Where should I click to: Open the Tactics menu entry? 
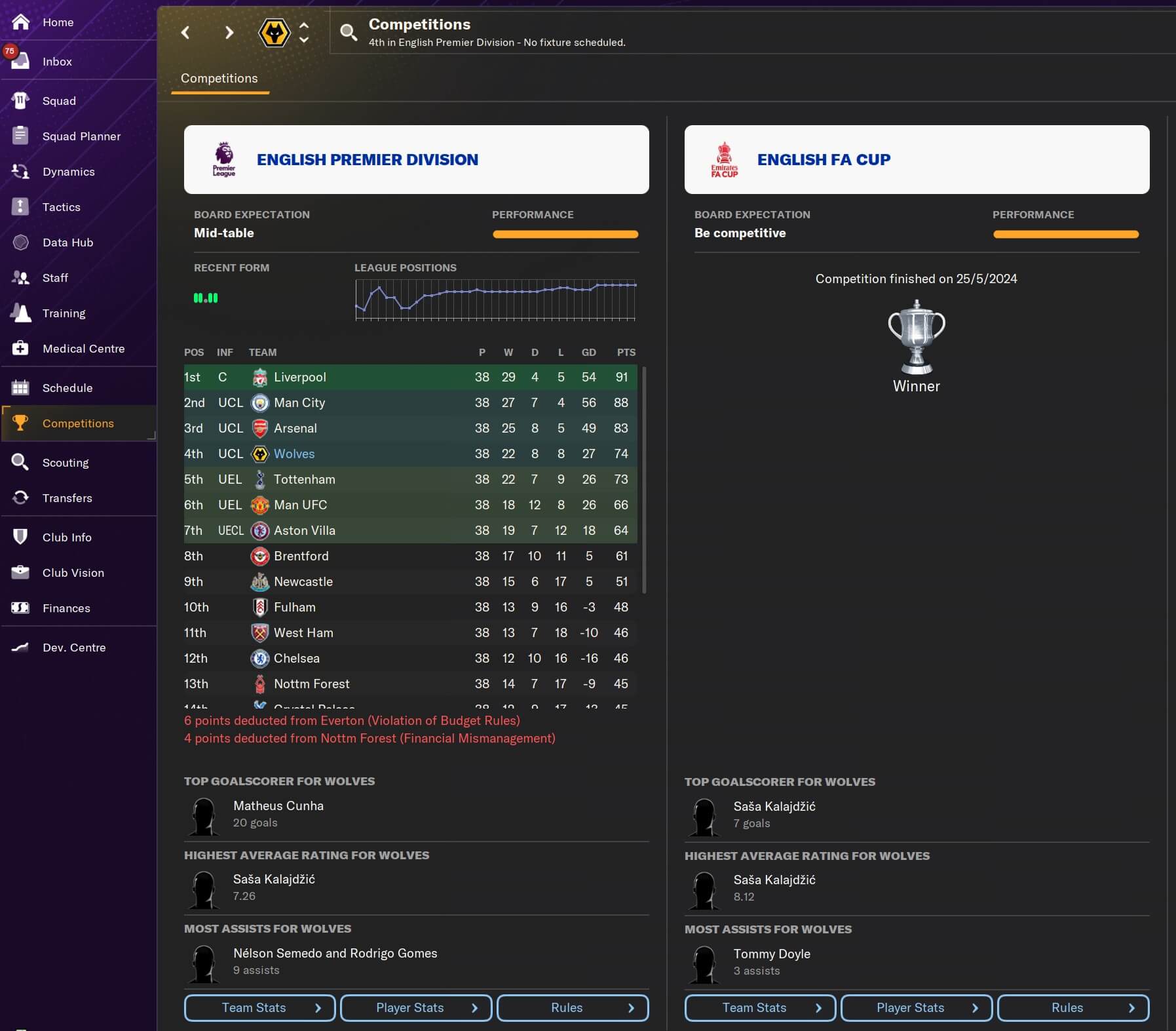click(61, 207)
